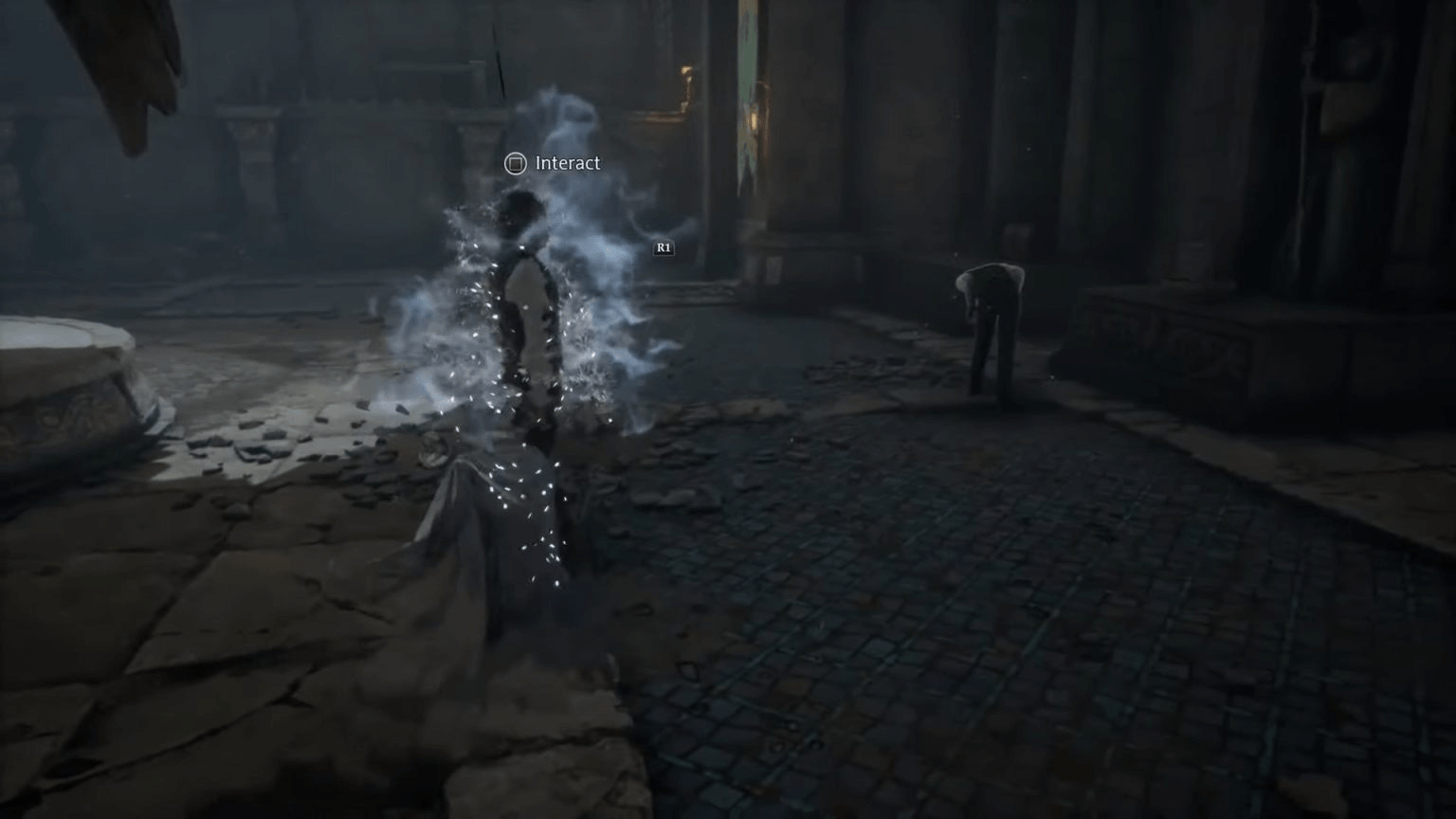Expand the Interact tooltip
This screenshot has height=819, width=1456.
[566, 163]
